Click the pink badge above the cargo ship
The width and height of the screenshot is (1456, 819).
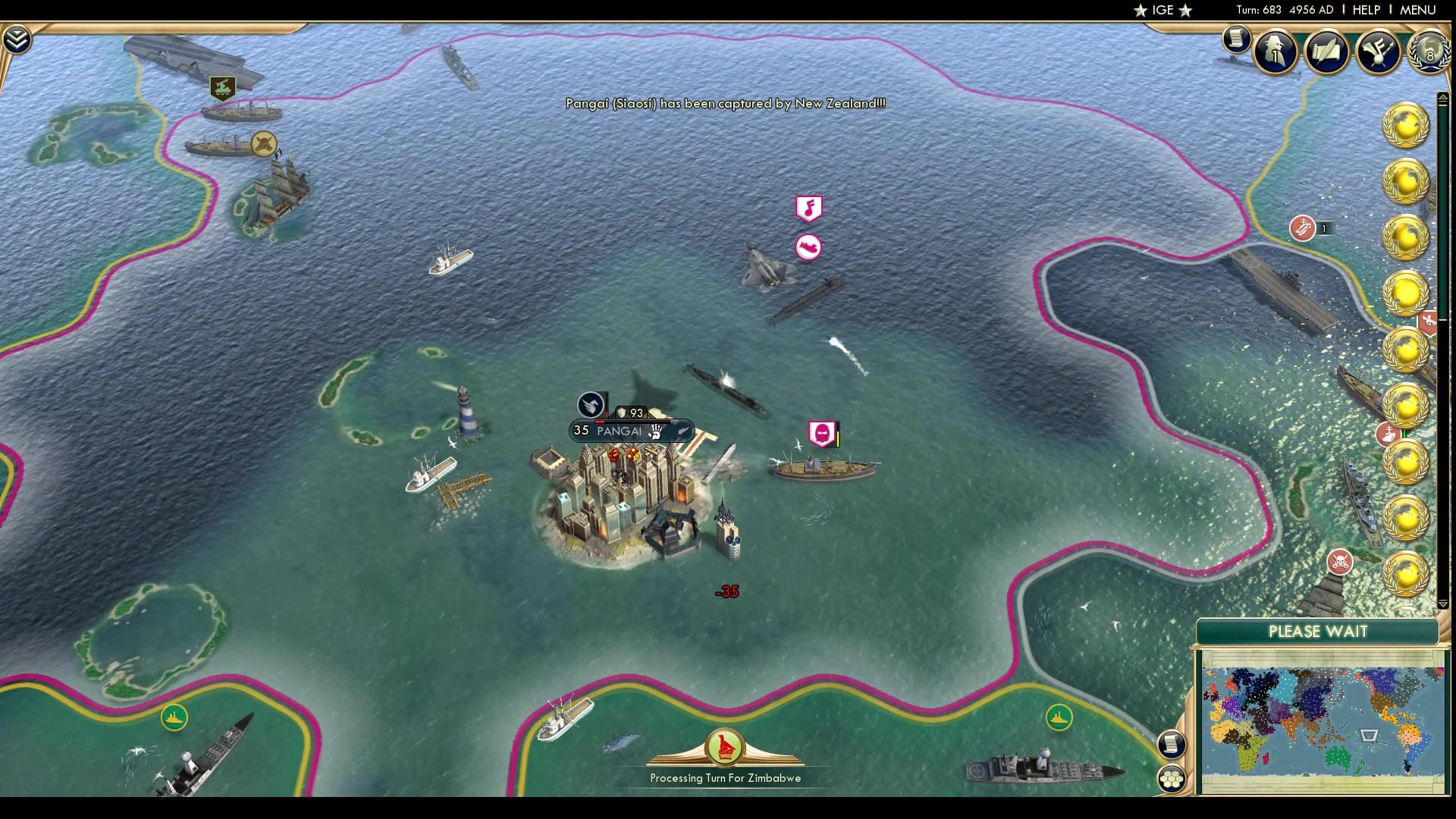pyautogui.click(x=821, y=432)
